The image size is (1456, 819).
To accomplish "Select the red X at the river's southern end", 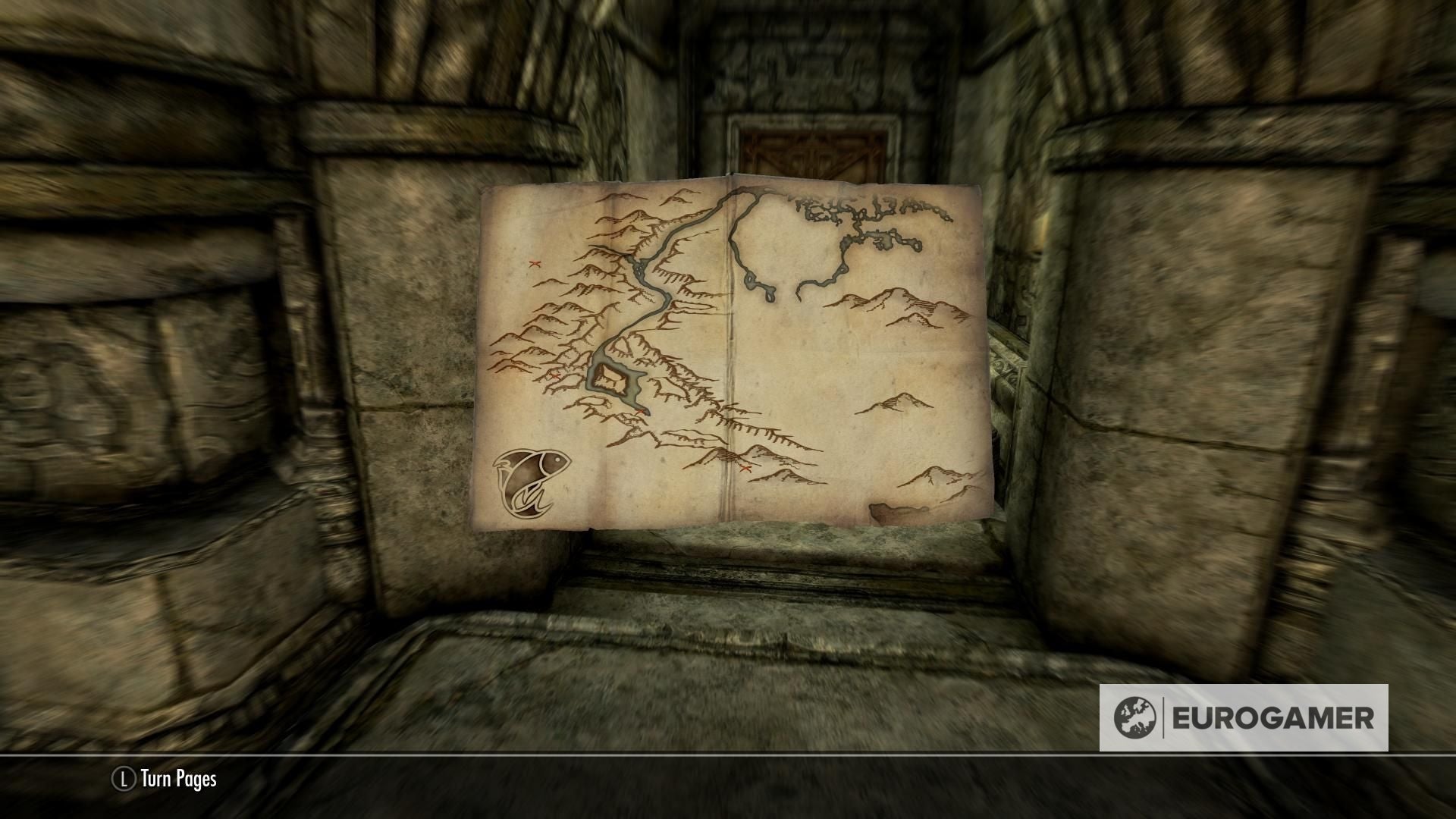I will point(642,411).
